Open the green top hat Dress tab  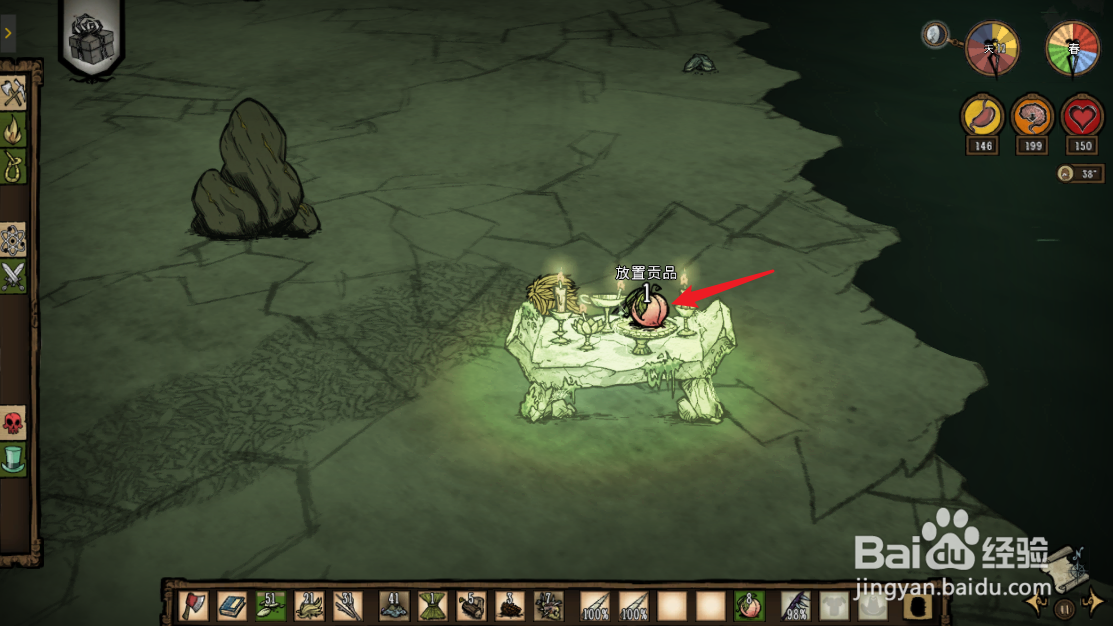click(x=14, y=459)
